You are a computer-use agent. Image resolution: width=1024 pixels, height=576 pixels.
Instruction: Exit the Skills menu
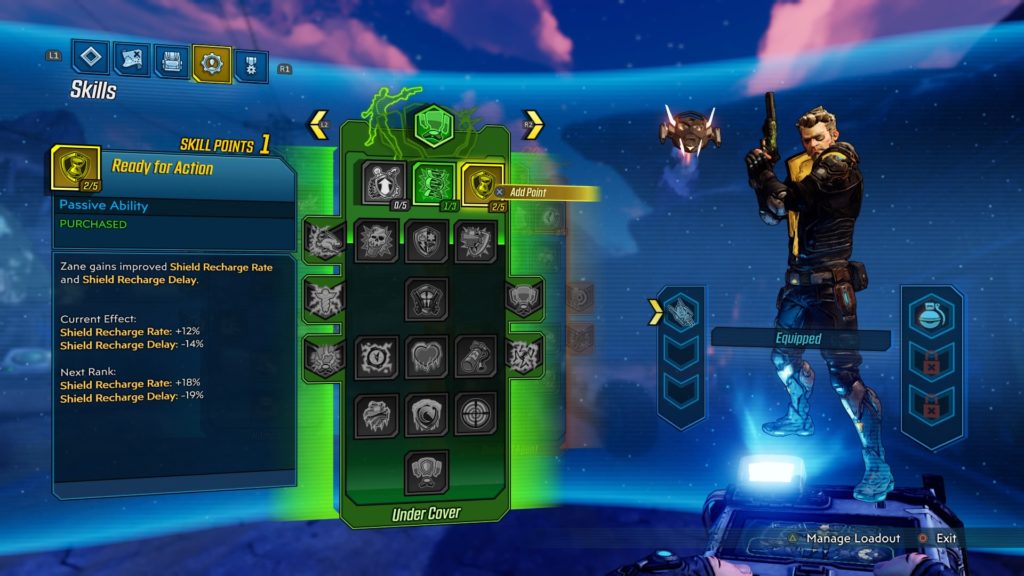[938, 538]
